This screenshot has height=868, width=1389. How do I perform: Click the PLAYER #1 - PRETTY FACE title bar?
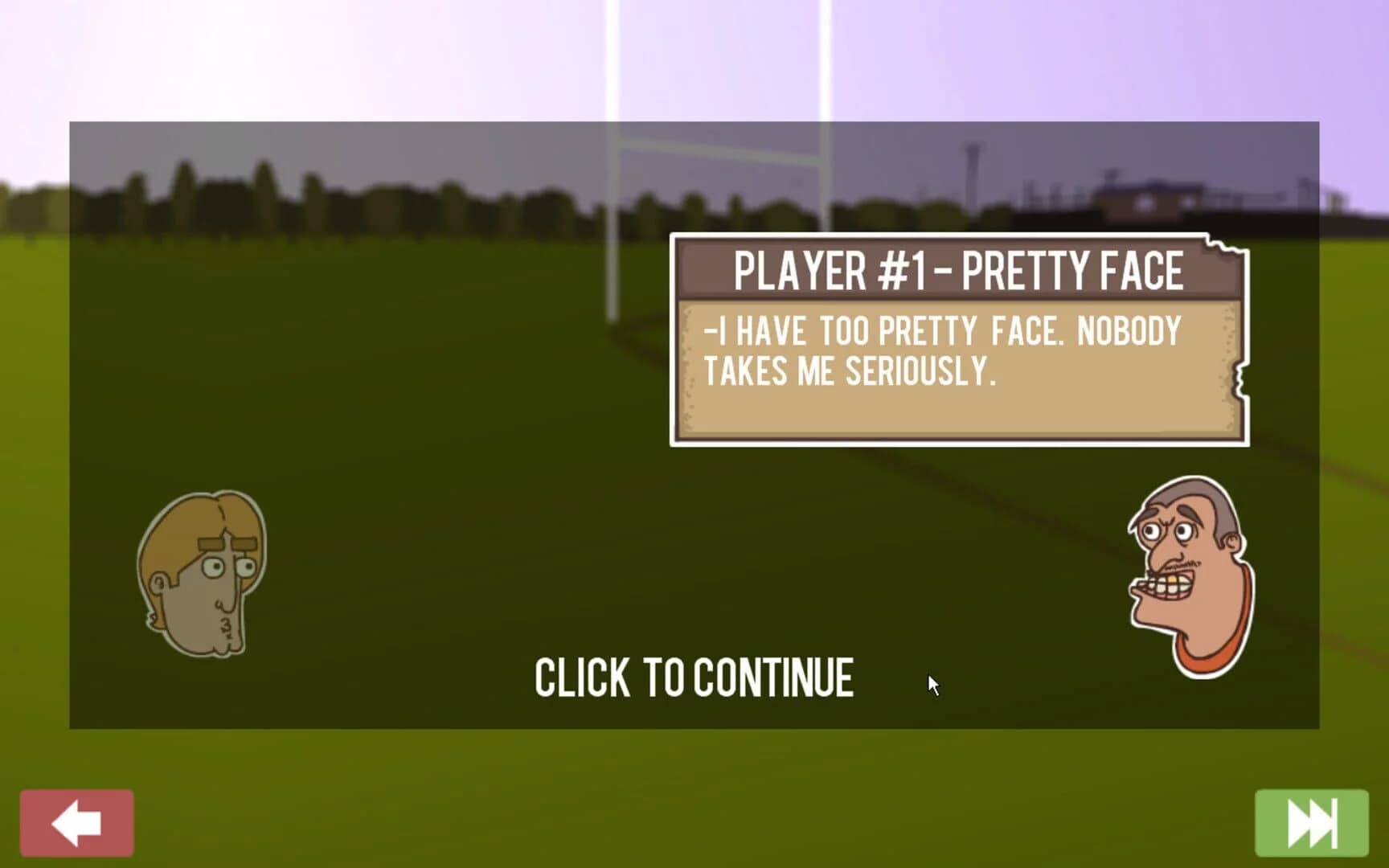(957, 272)
